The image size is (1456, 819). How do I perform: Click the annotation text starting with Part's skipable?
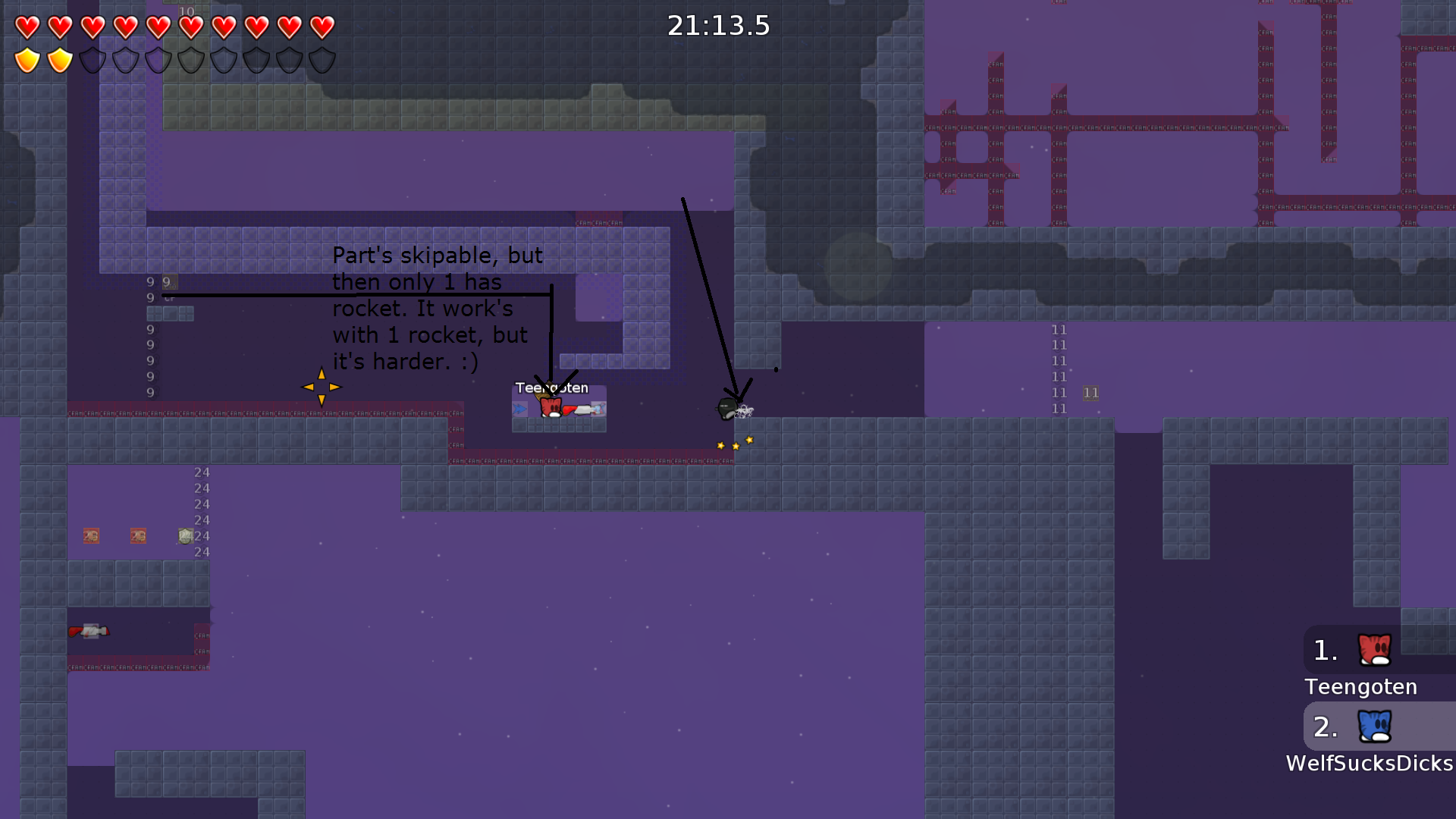coord(437,309)
